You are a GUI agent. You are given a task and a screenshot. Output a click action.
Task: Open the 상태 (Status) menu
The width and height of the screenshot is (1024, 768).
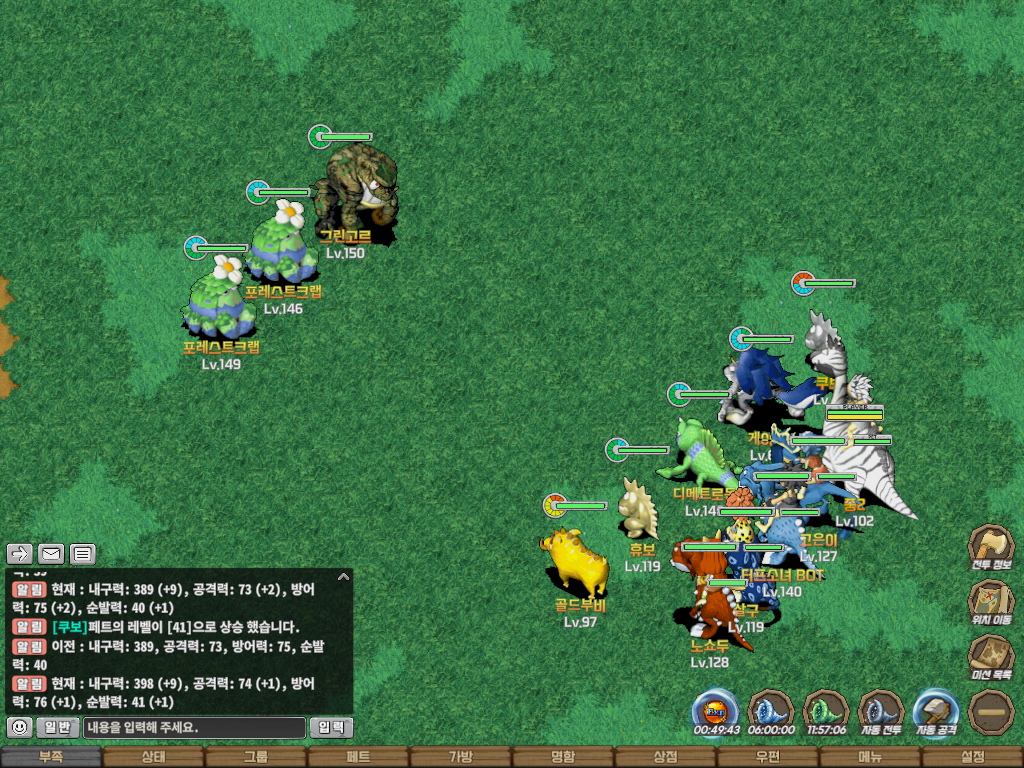pyautogui.click(x=153, y=757)
